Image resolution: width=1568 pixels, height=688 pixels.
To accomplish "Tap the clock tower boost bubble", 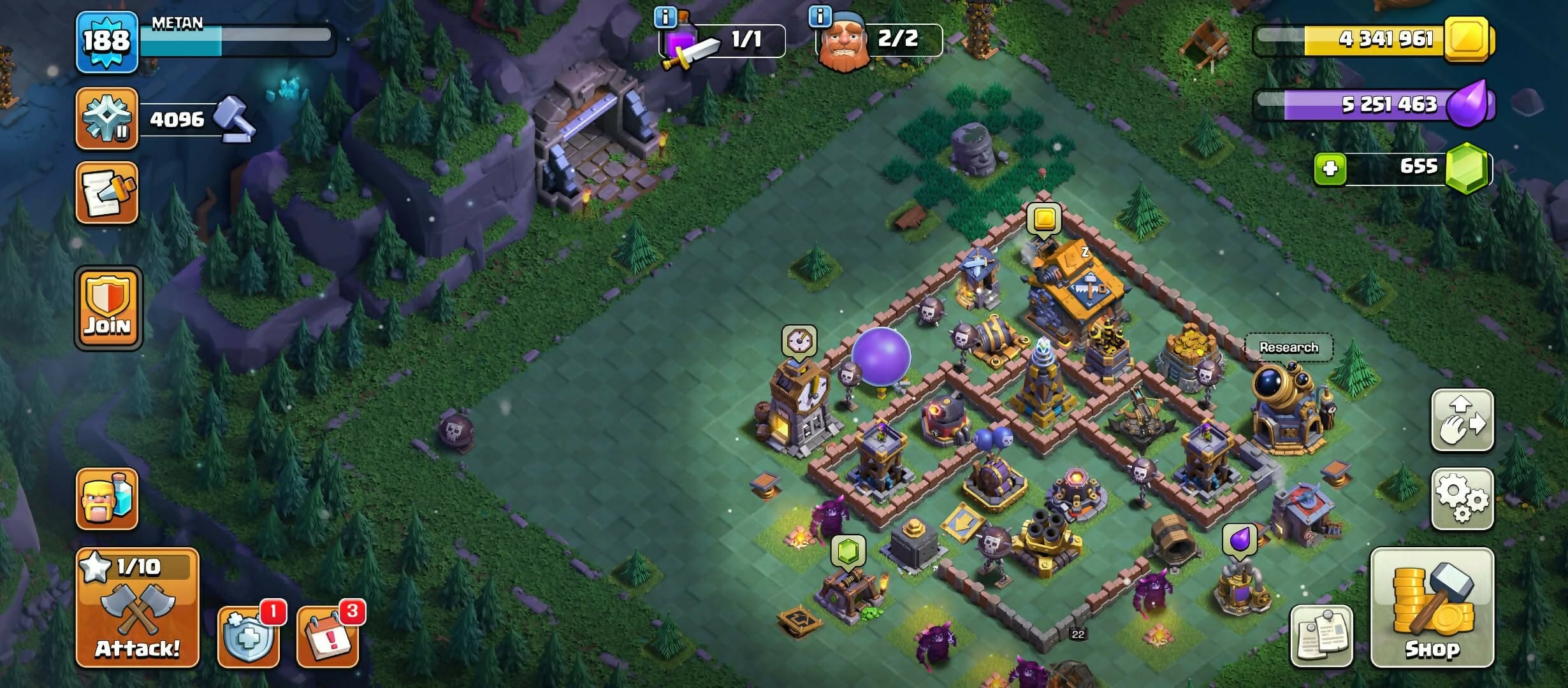I will point(799,342).
